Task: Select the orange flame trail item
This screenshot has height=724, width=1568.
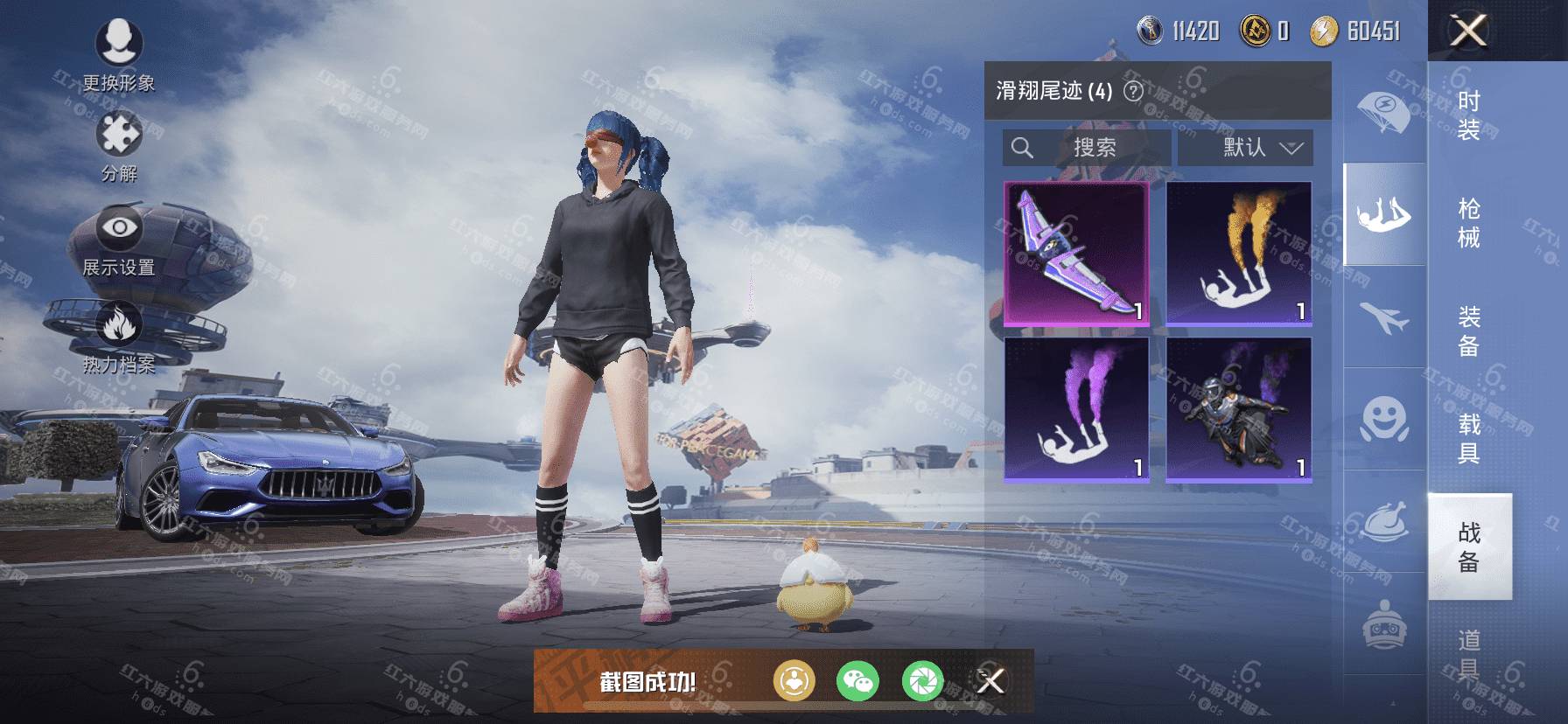Action: tap(1239, 254)
